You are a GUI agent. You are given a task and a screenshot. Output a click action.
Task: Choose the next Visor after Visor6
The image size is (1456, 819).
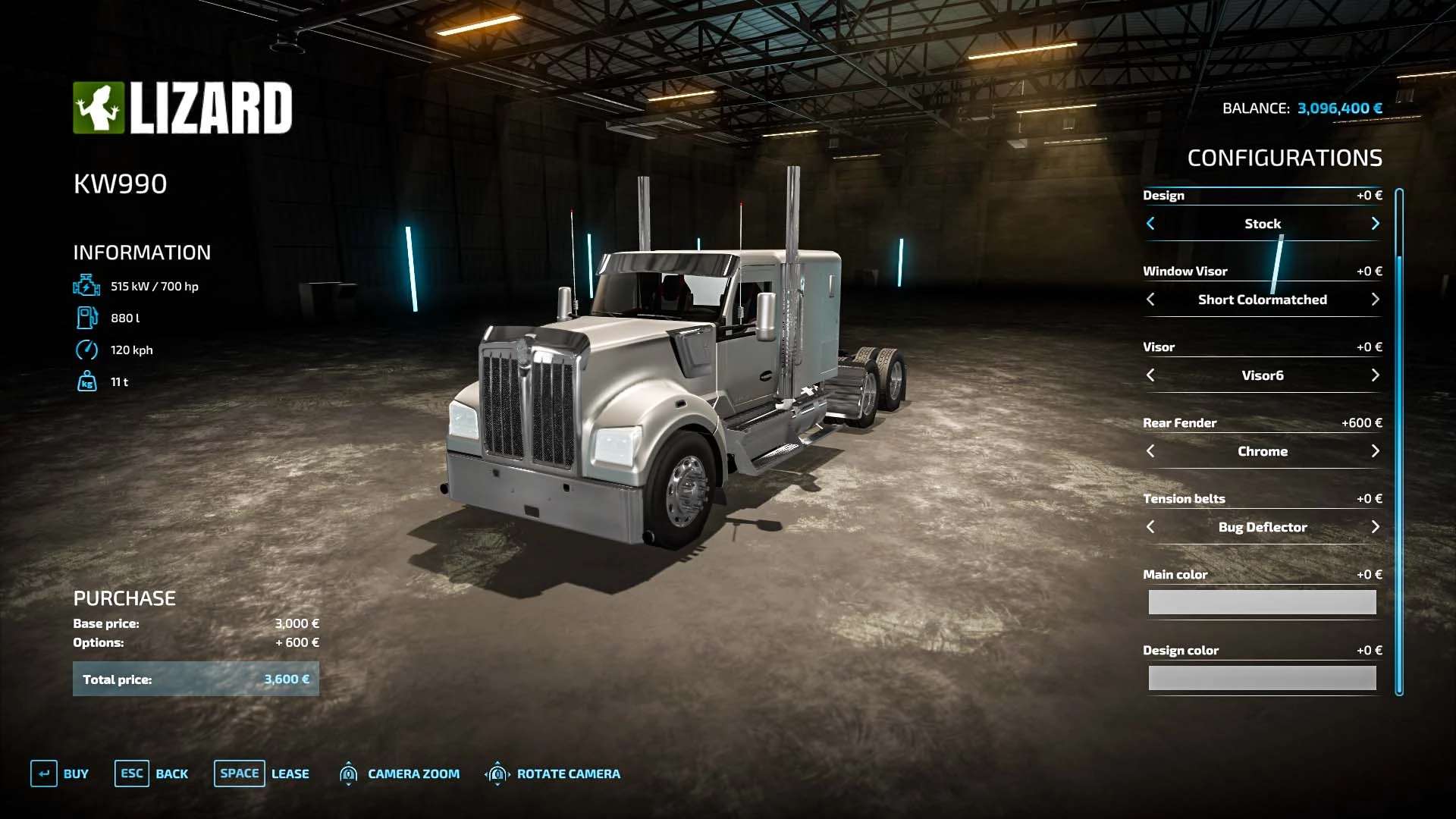tap(1375, 375)
